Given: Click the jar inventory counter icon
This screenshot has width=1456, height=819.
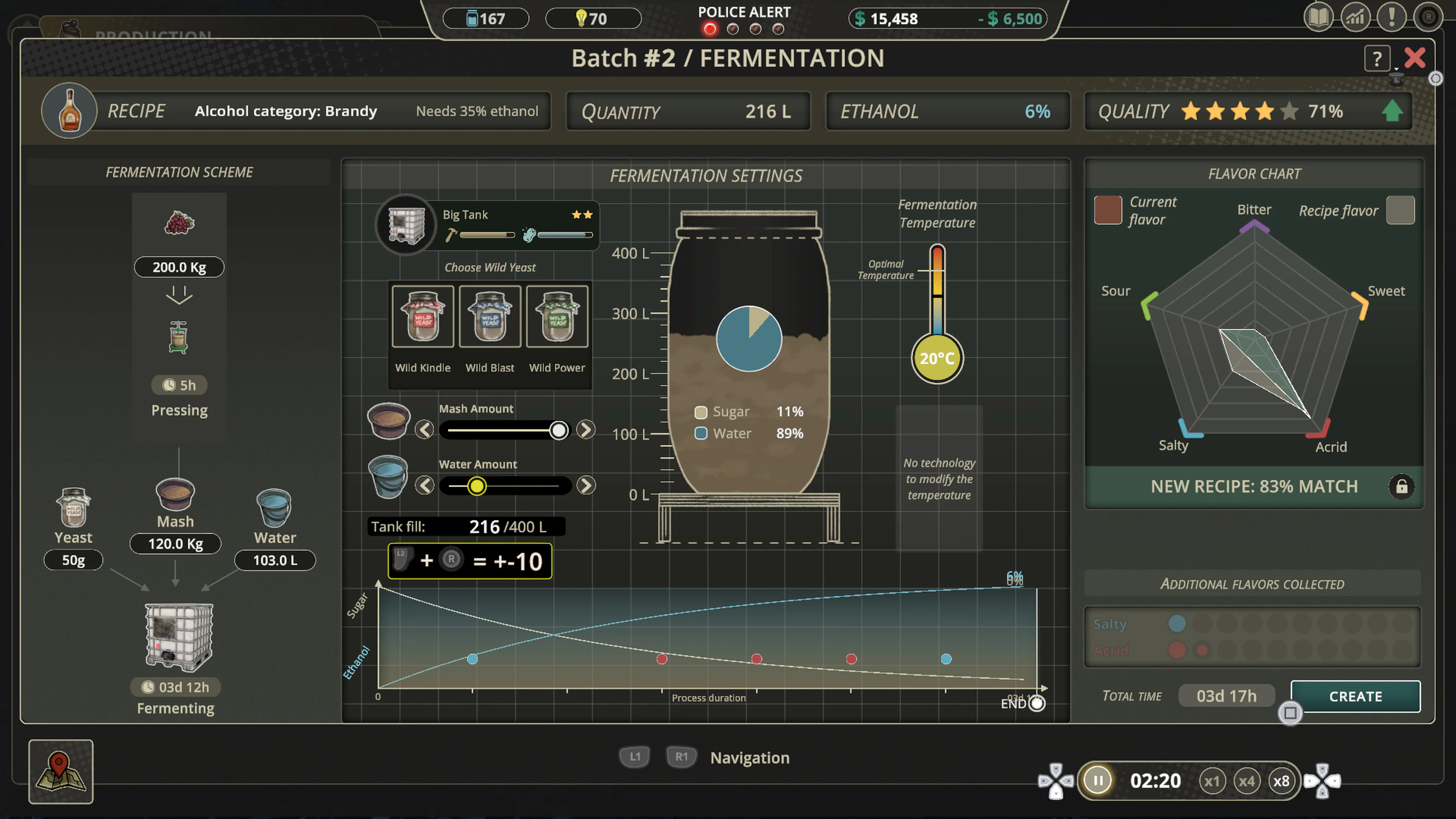Looking at the screenshot, I should coord(473,19).
